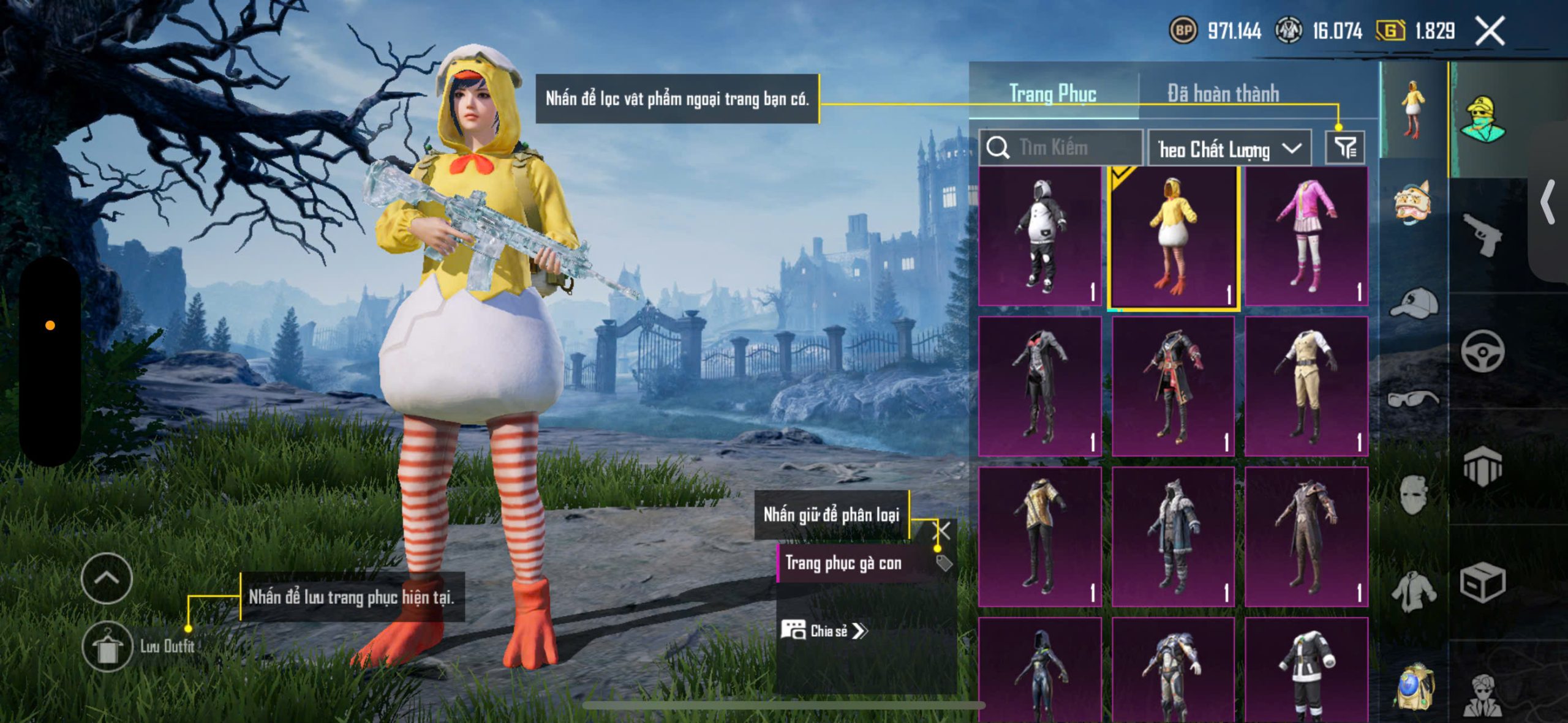Select the black and white panda hoodie outfit

tap(1039, 237)
